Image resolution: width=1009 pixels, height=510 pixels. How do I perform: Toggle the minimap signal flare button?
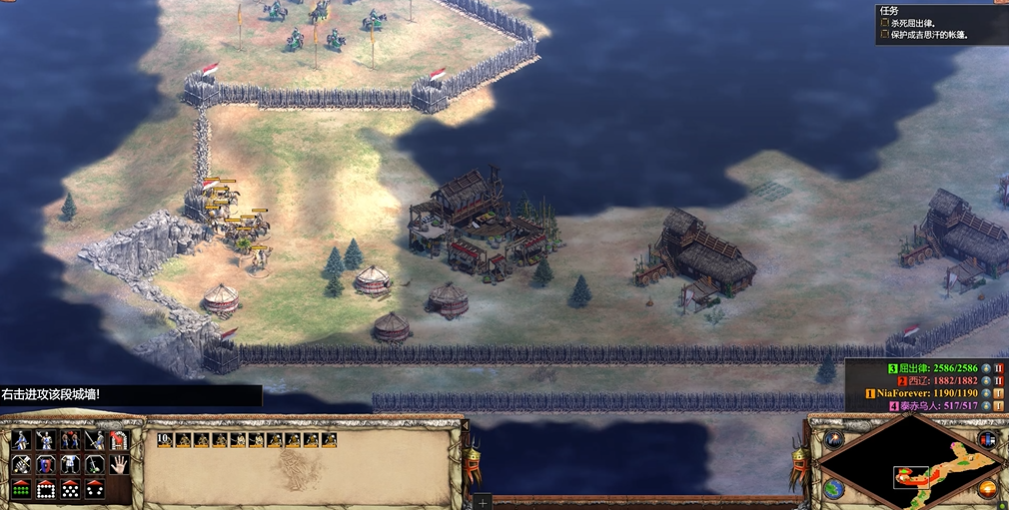coord(833,439)
